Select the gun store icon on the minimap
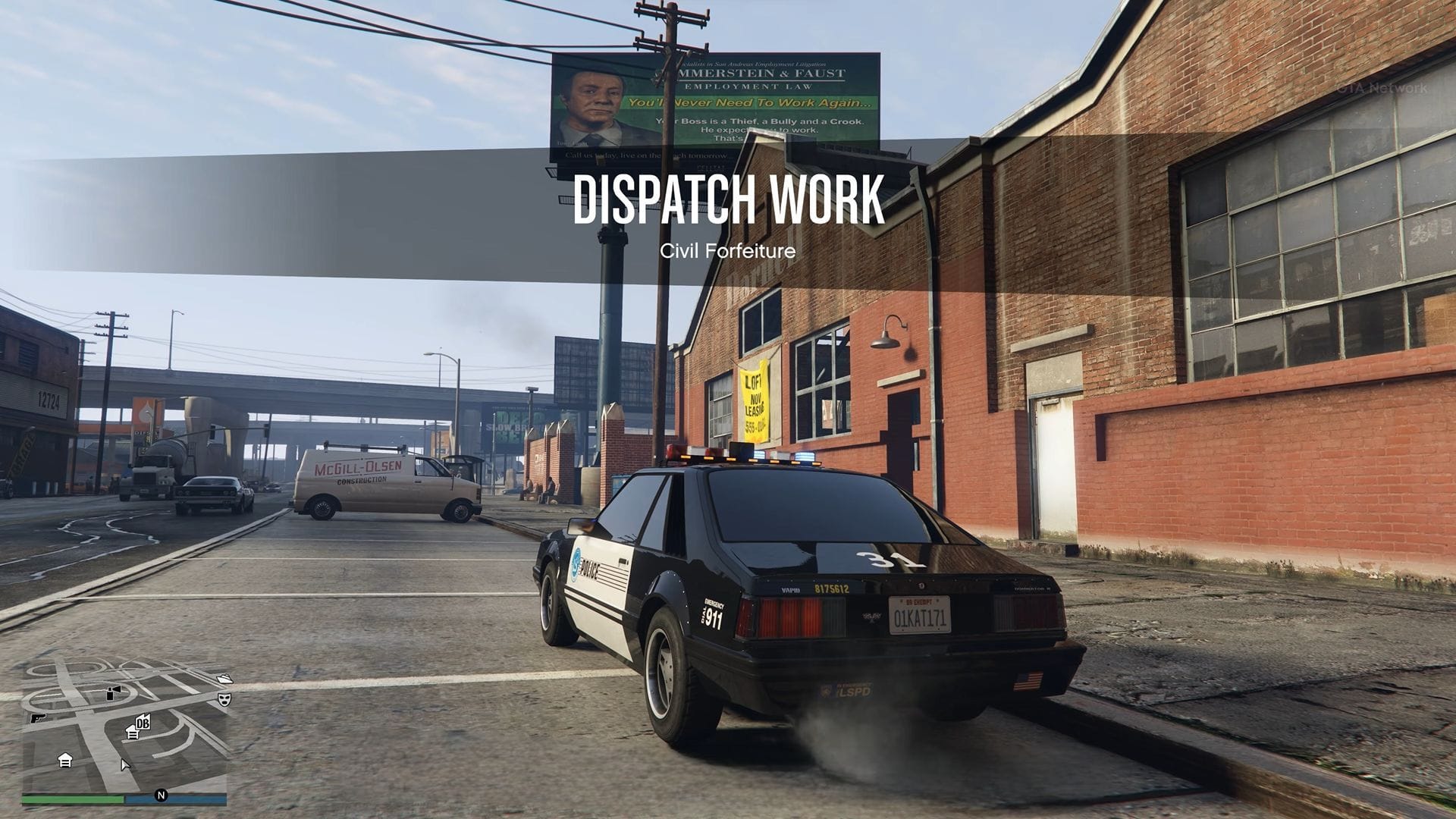This screenshot has width=1456, height=819. 38,718
